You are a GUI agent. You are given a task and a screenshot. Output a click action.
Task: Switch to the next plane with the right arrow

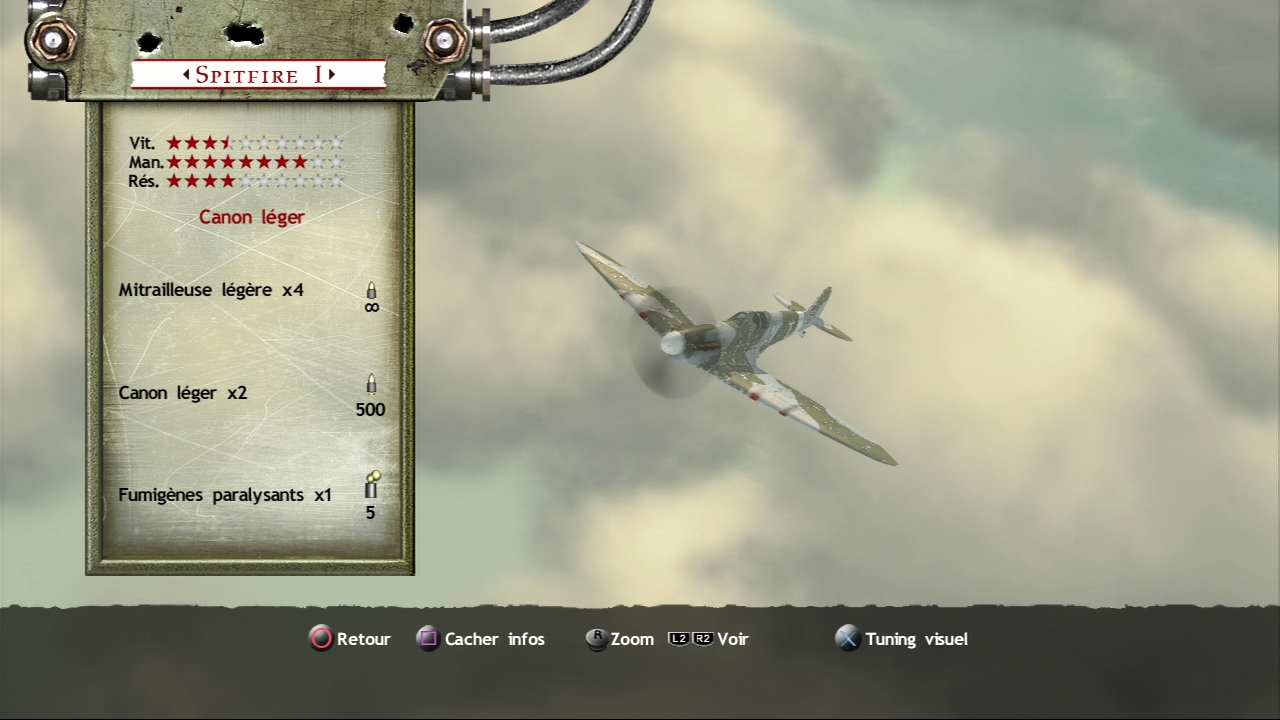click(x=332, y=75)
